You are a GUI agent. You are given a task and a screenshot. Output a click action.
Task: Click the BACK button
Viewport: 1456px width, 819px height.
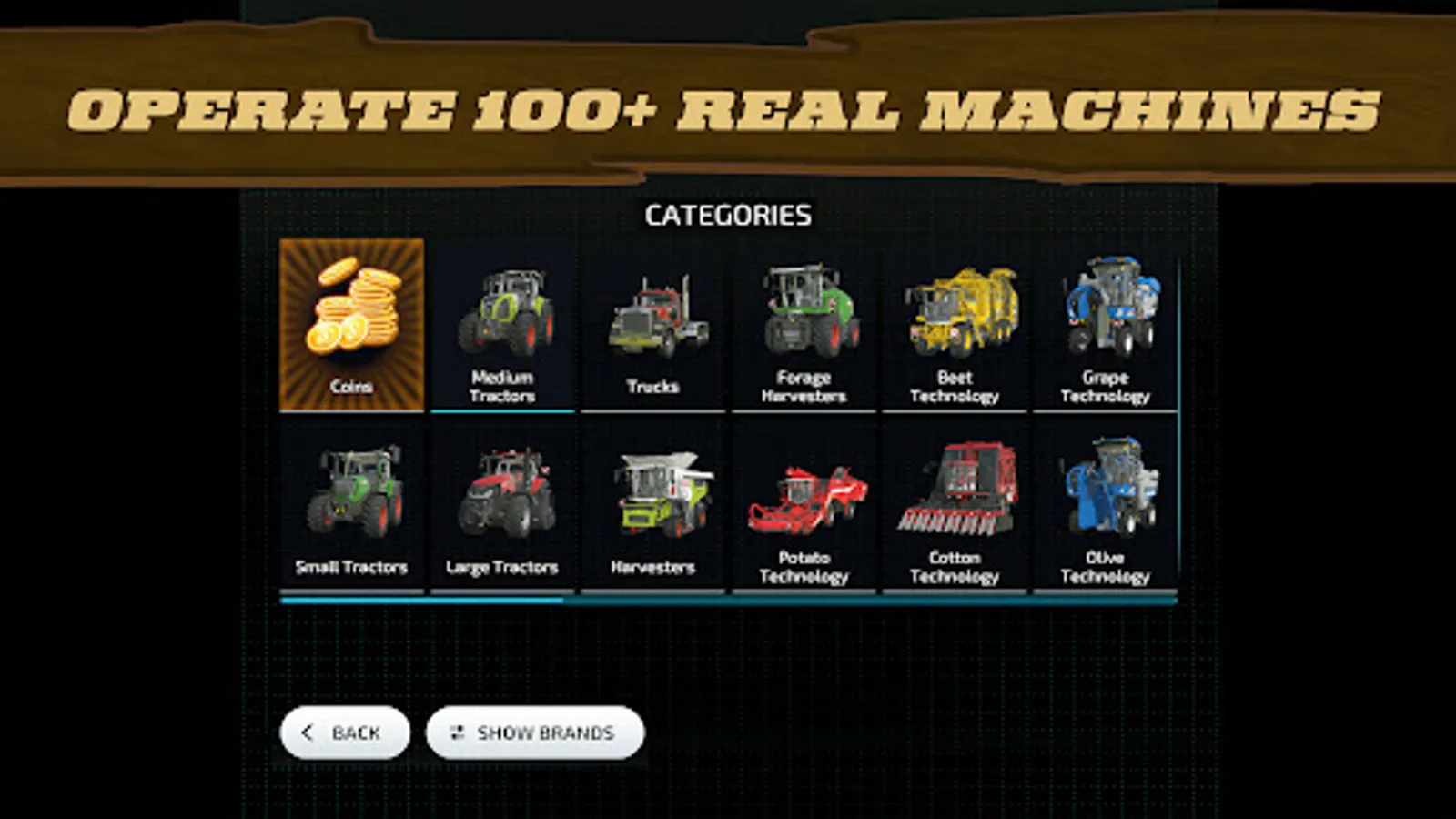tap(344, 733)
